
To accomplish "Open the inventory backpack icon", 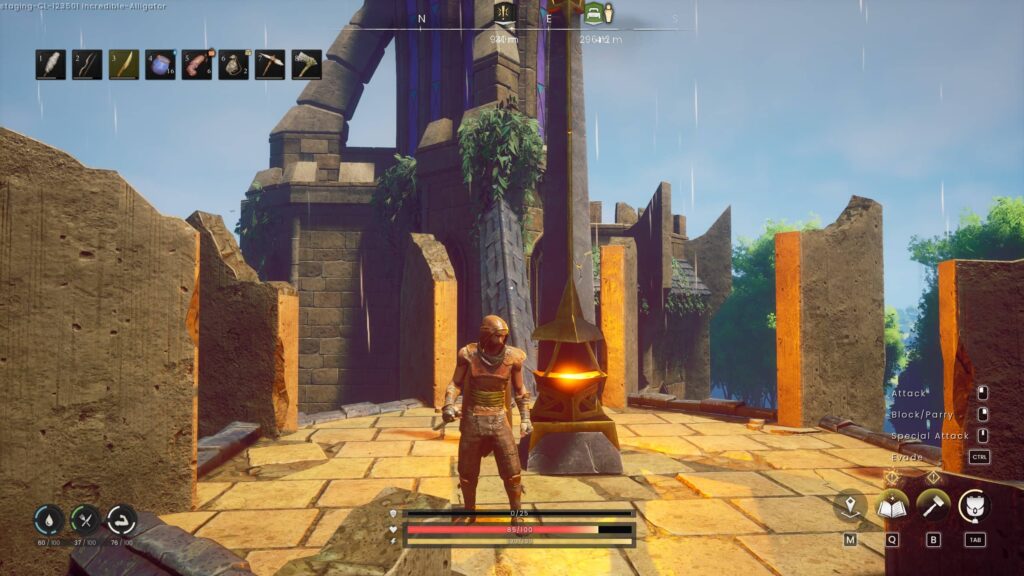I will point(975,505).
